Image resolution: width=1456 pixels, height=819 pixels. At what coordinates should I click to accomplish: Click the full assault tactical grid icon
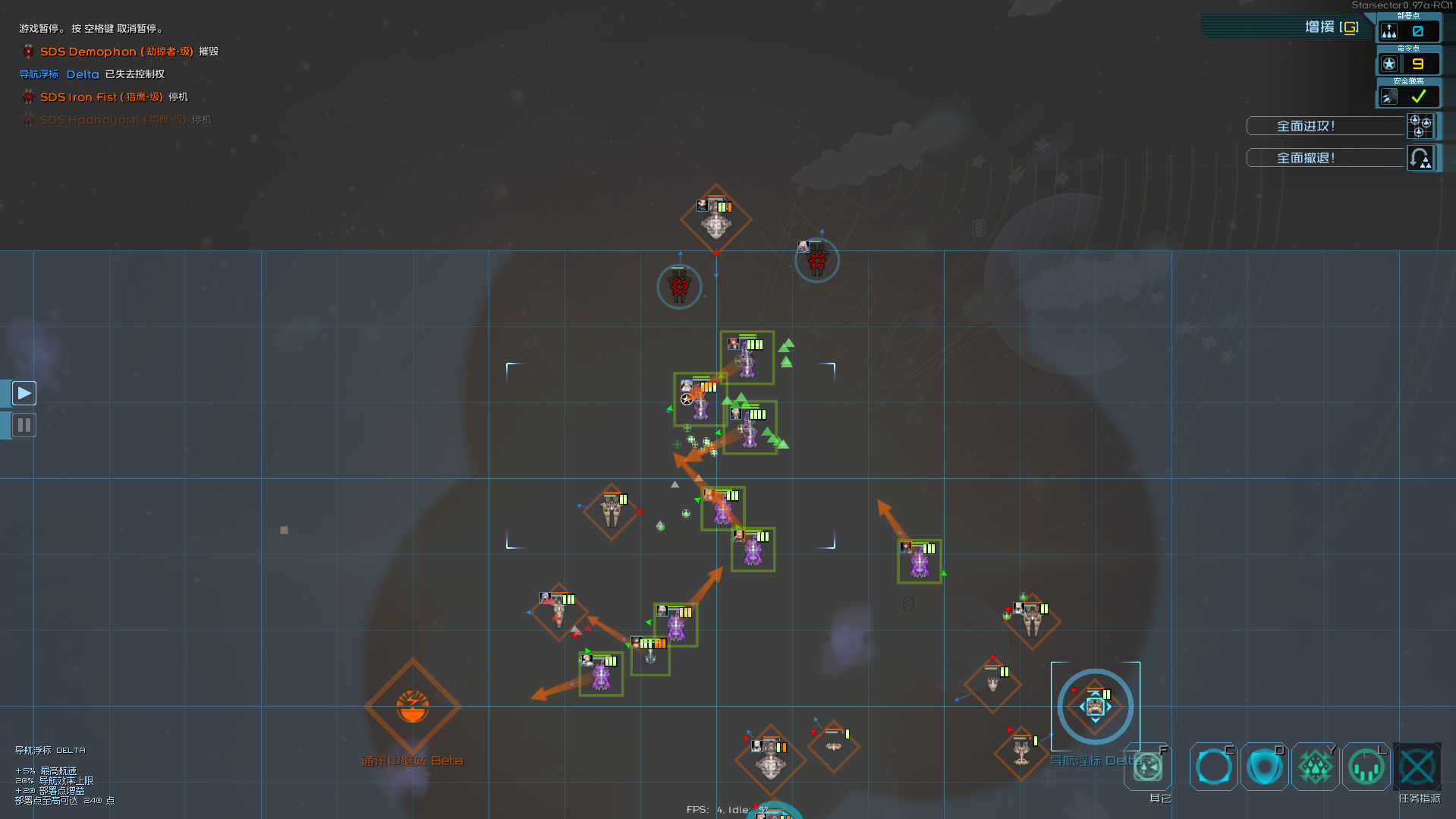click(x=1420, y=126)
